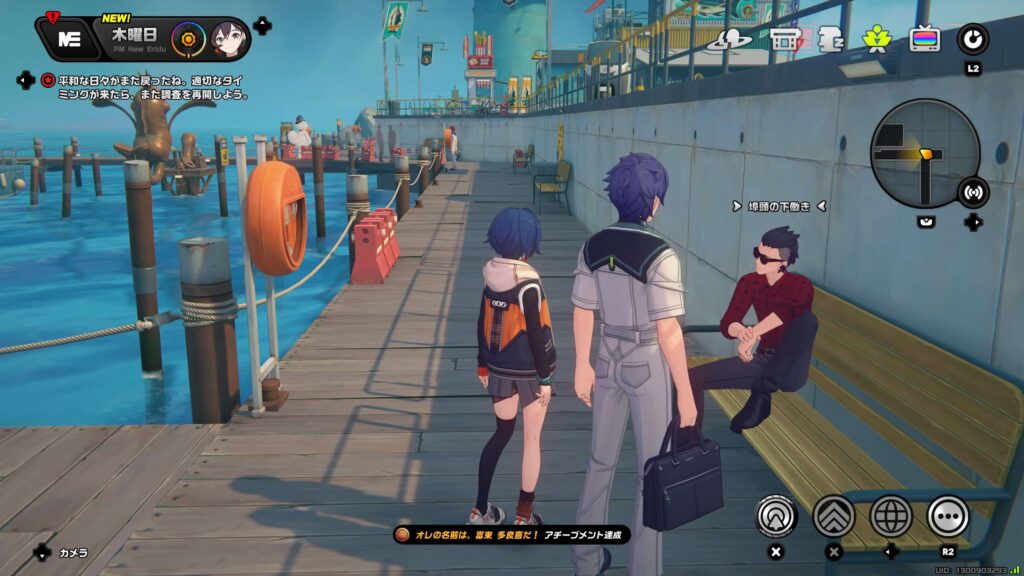Screen dimensions: 1024x576
Task: Open the globe button
Action: (891, 516)
